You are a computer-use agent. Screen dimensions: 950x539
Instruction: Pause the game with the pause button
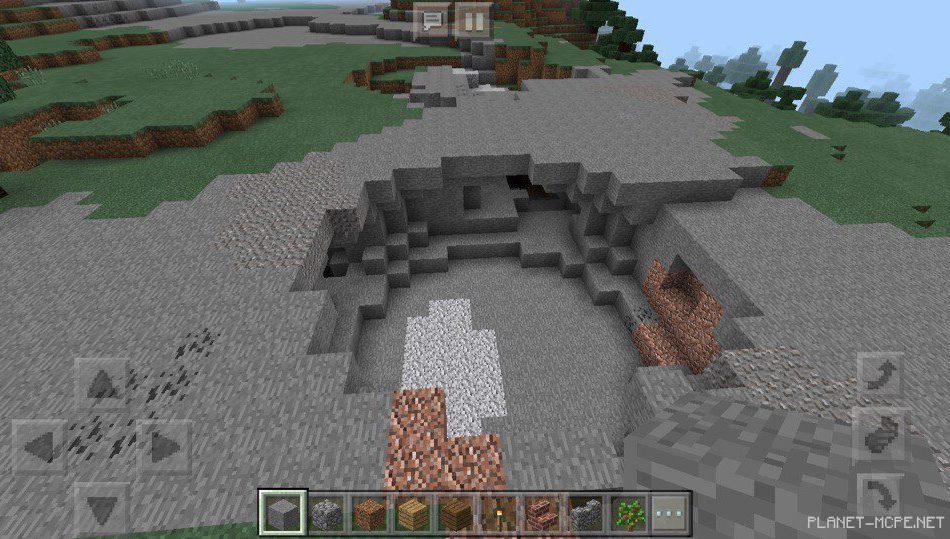click(472, 21)
